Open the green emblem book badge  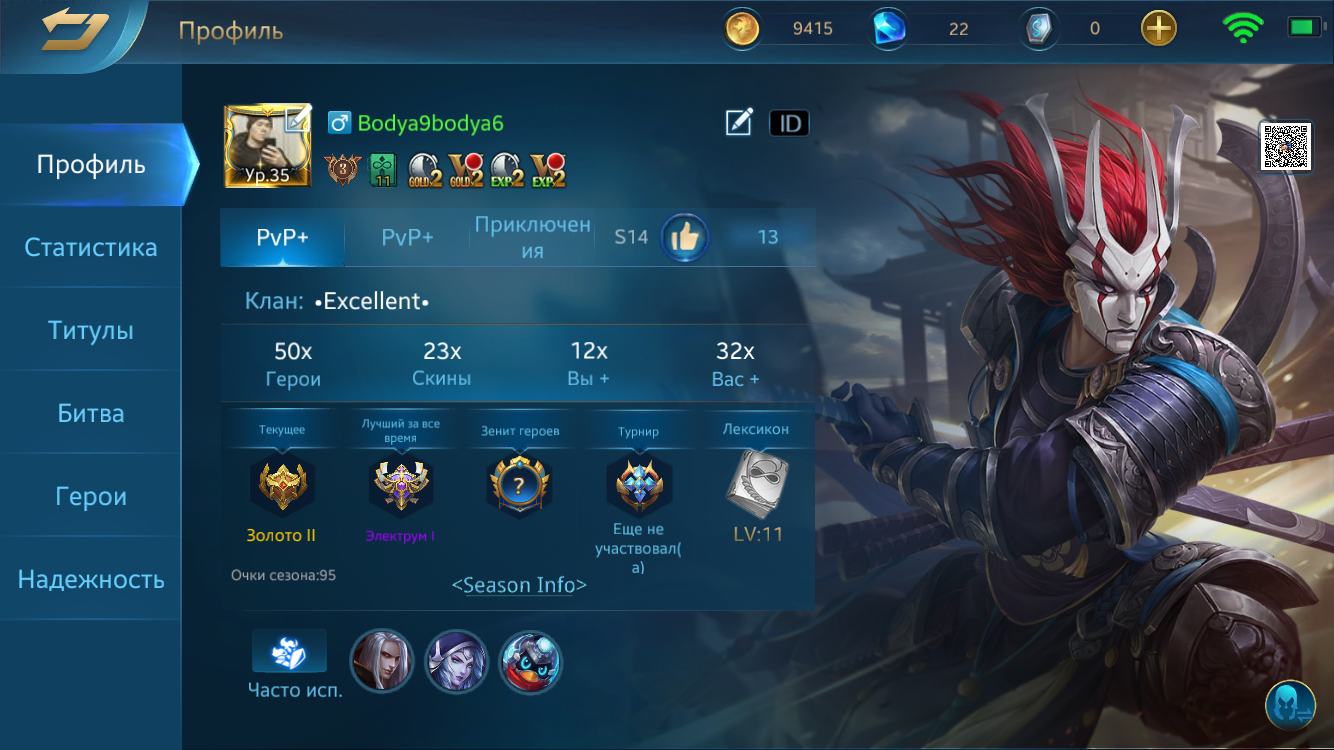click(x=381, y=170)
